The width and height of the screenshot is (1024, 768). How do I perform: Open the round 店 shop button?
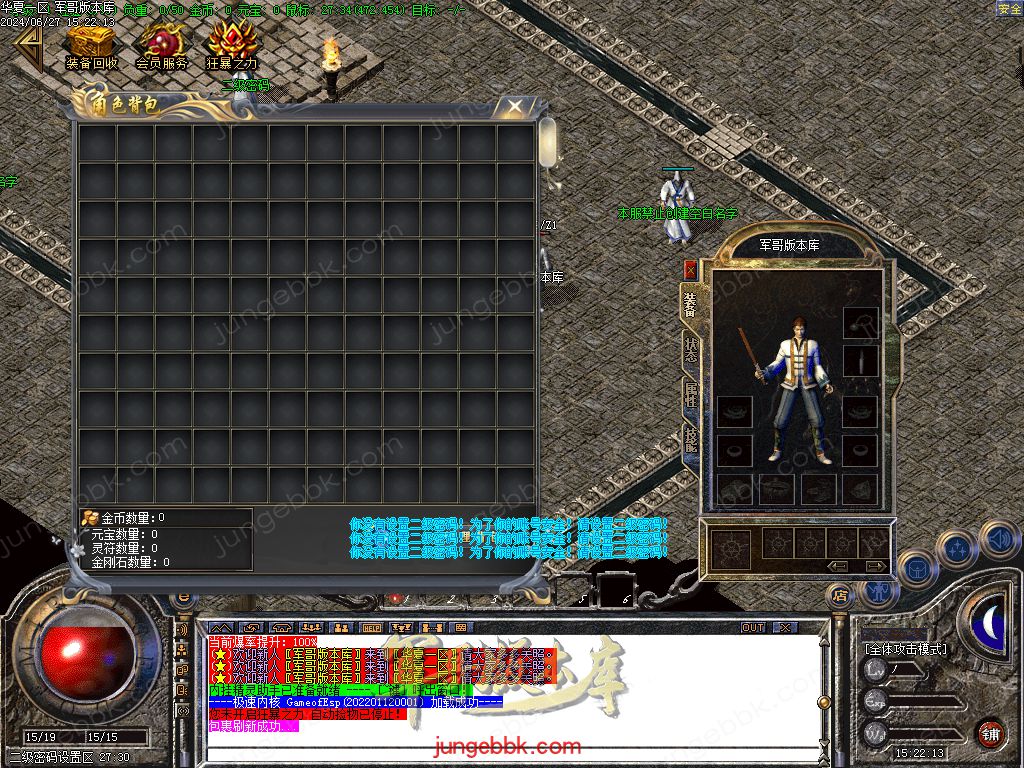[840, 596]
